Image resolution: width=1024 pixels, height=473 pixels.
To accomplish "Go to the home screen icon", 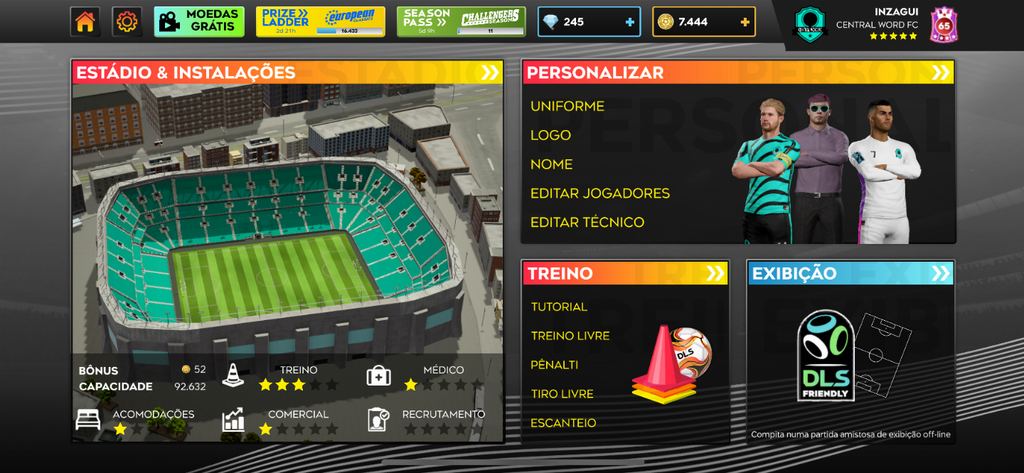I will coord(85,21).
